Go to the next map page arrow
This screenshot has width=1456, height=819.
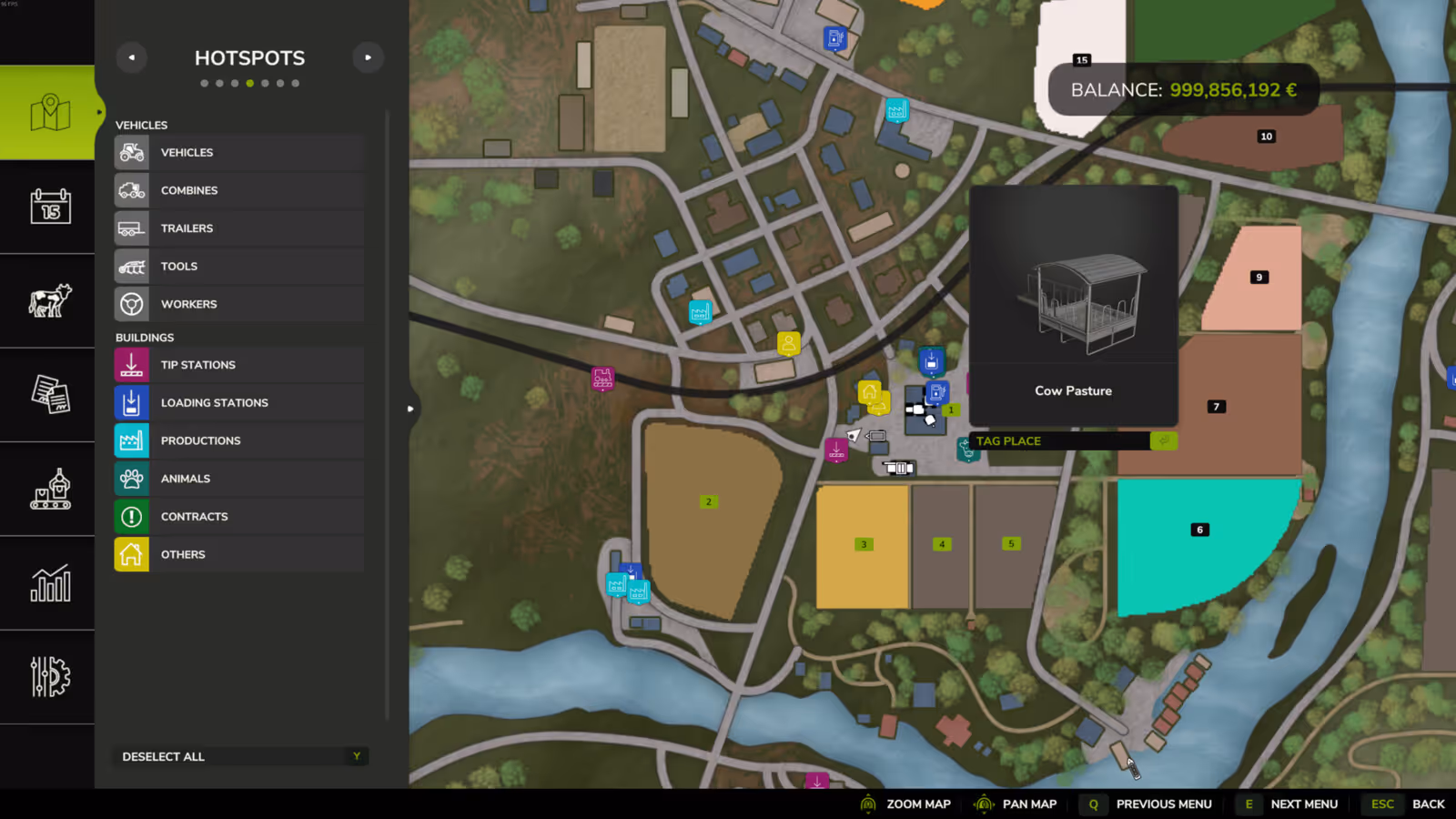coord(368,57)
